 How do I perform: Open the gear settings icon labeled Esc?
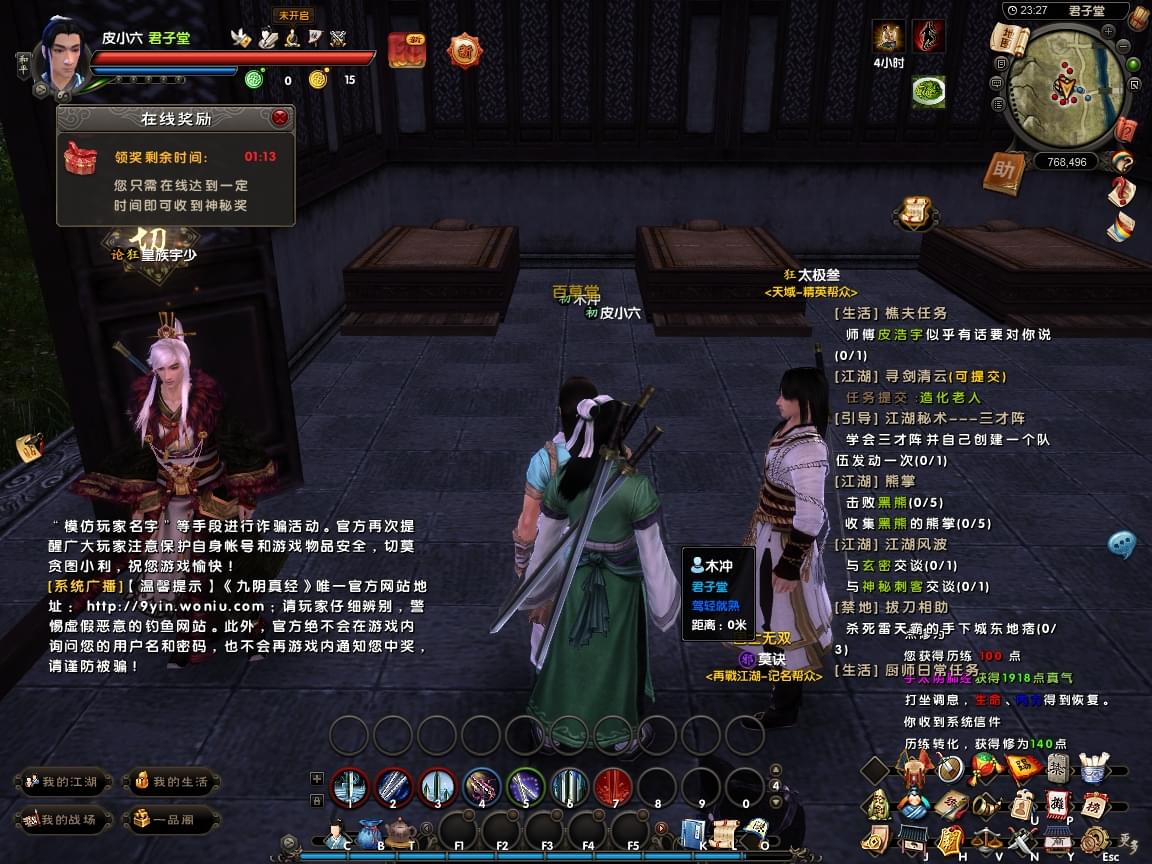click(1096, 840)
